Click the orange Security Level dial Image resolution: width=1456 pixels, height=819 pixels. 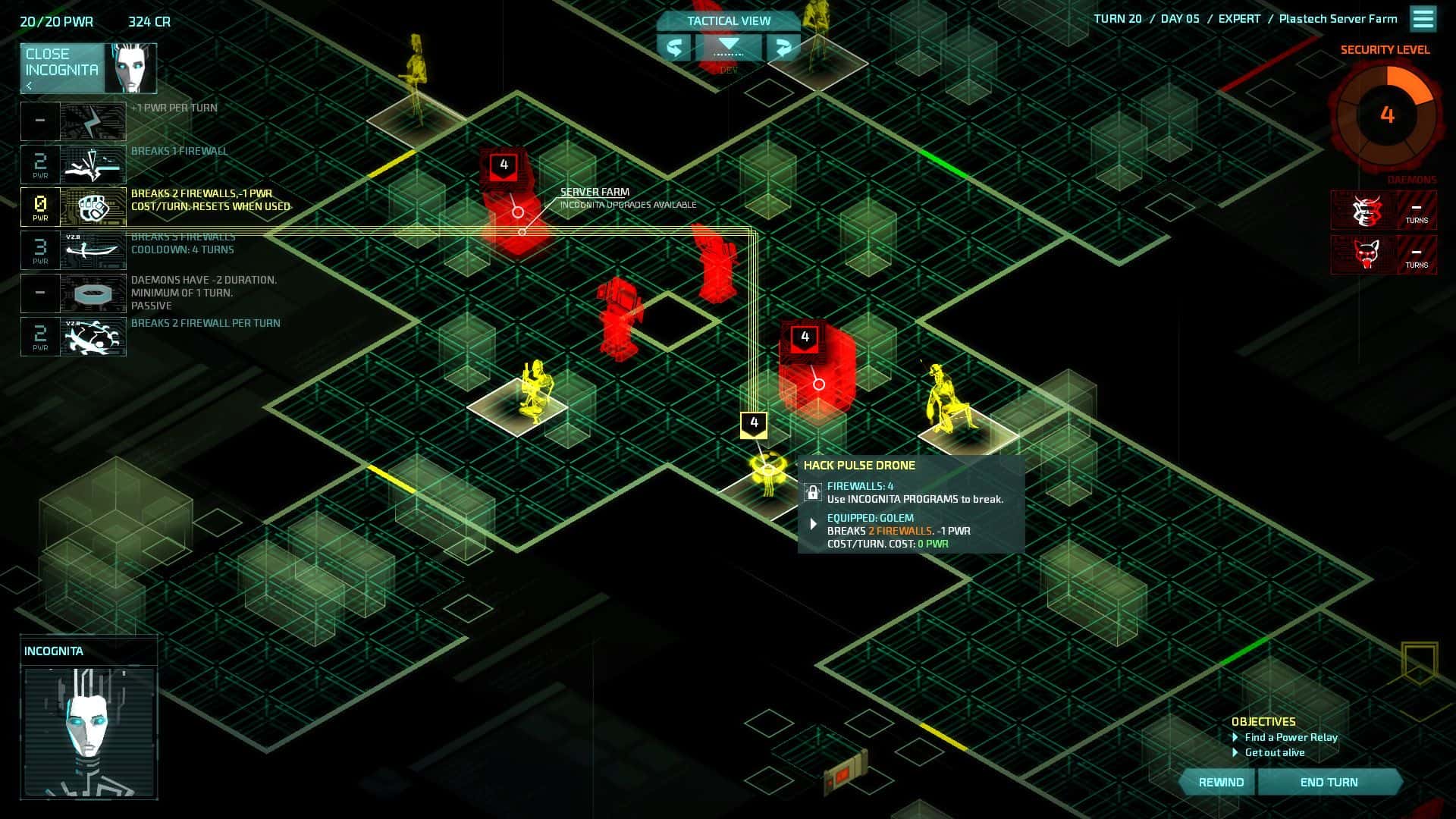pyautogui.click(x=1386, y=115)
